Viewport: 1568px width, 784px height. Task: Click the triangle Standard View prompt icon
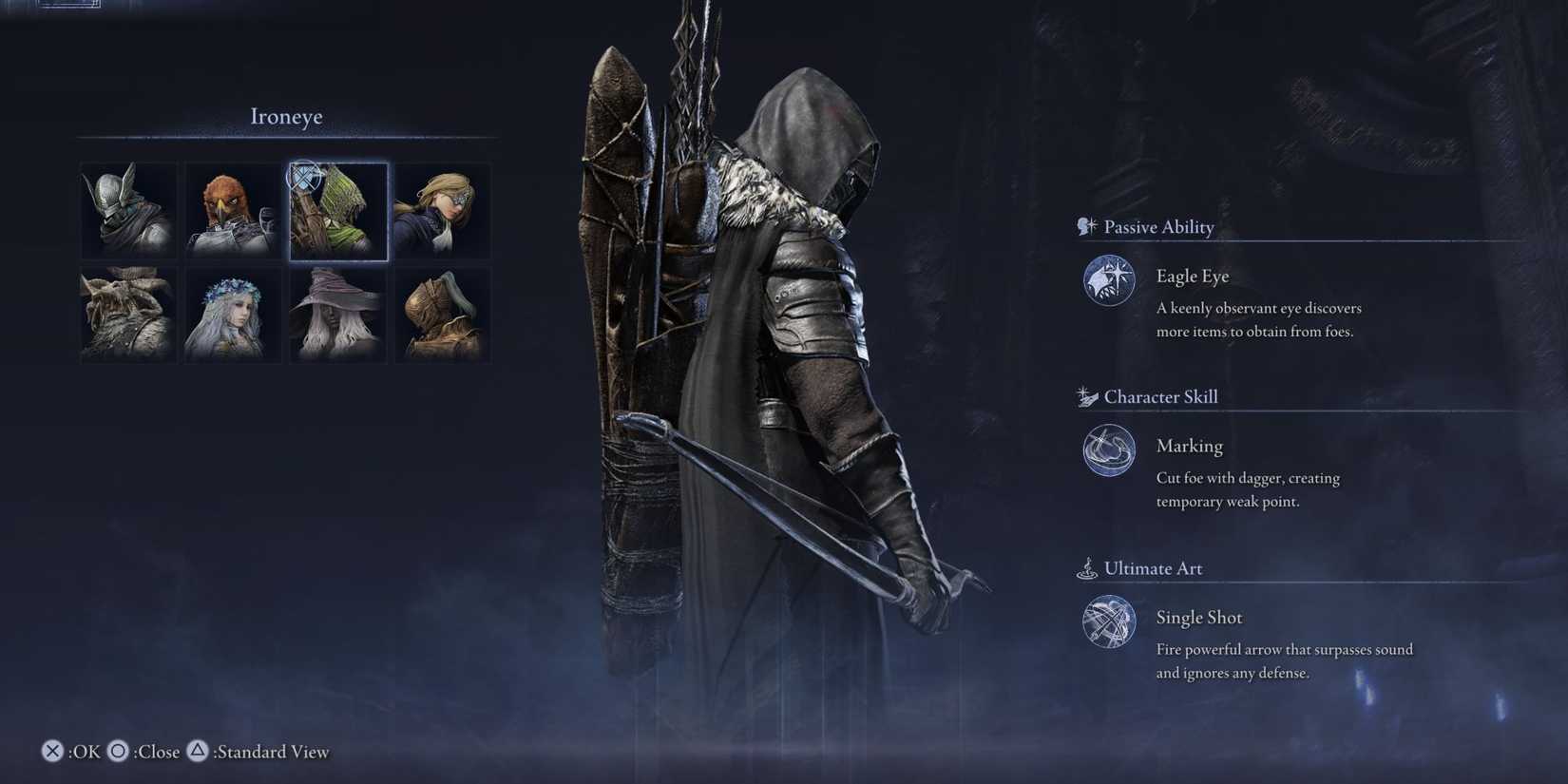pyautogui.click(x=198, y=751)
